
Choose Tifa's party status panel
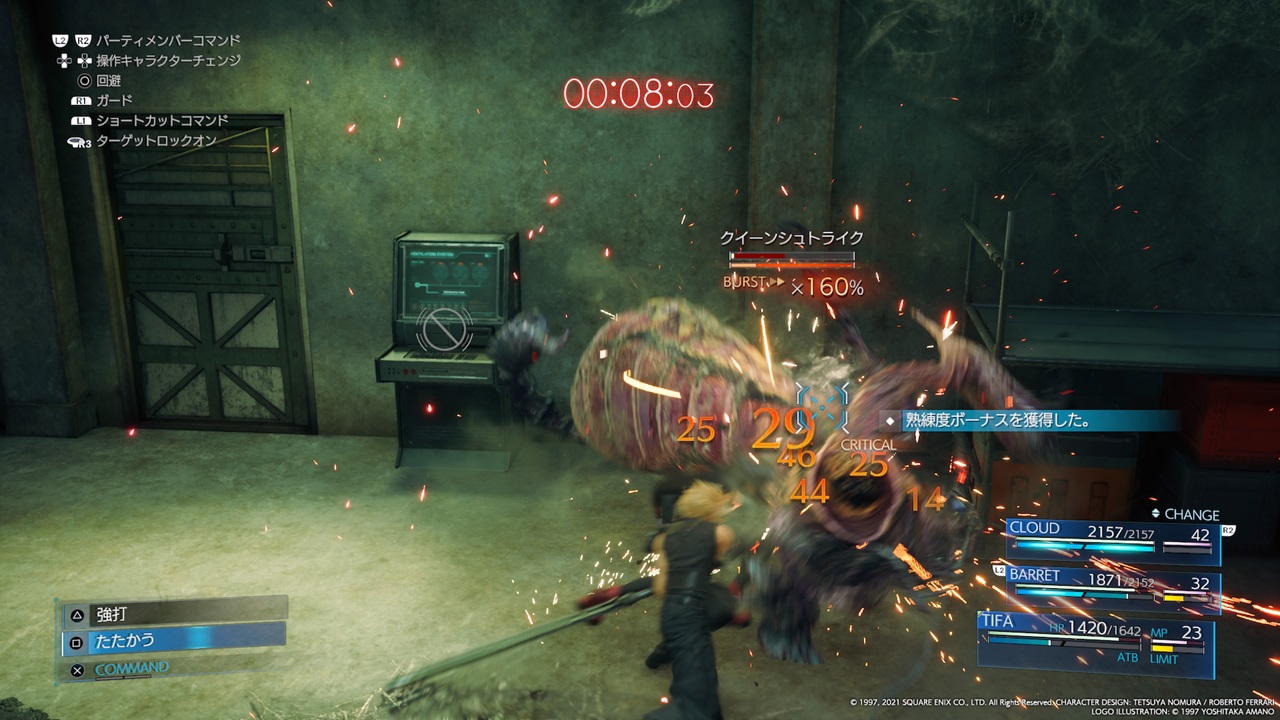click(x=1096, y=640)
